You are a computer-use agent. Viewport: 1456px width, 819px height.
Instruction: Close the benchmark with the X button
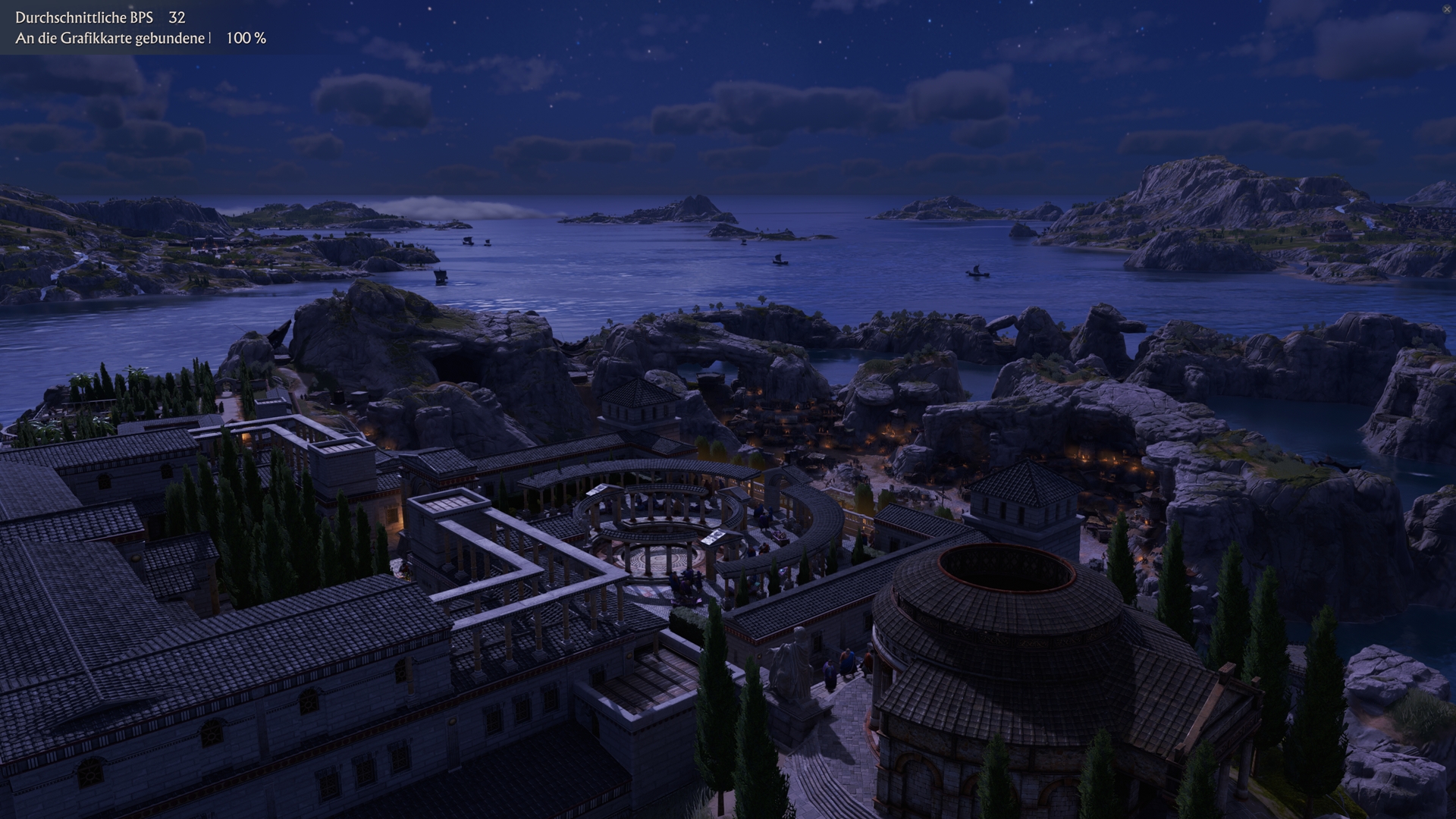point(1447,8)
